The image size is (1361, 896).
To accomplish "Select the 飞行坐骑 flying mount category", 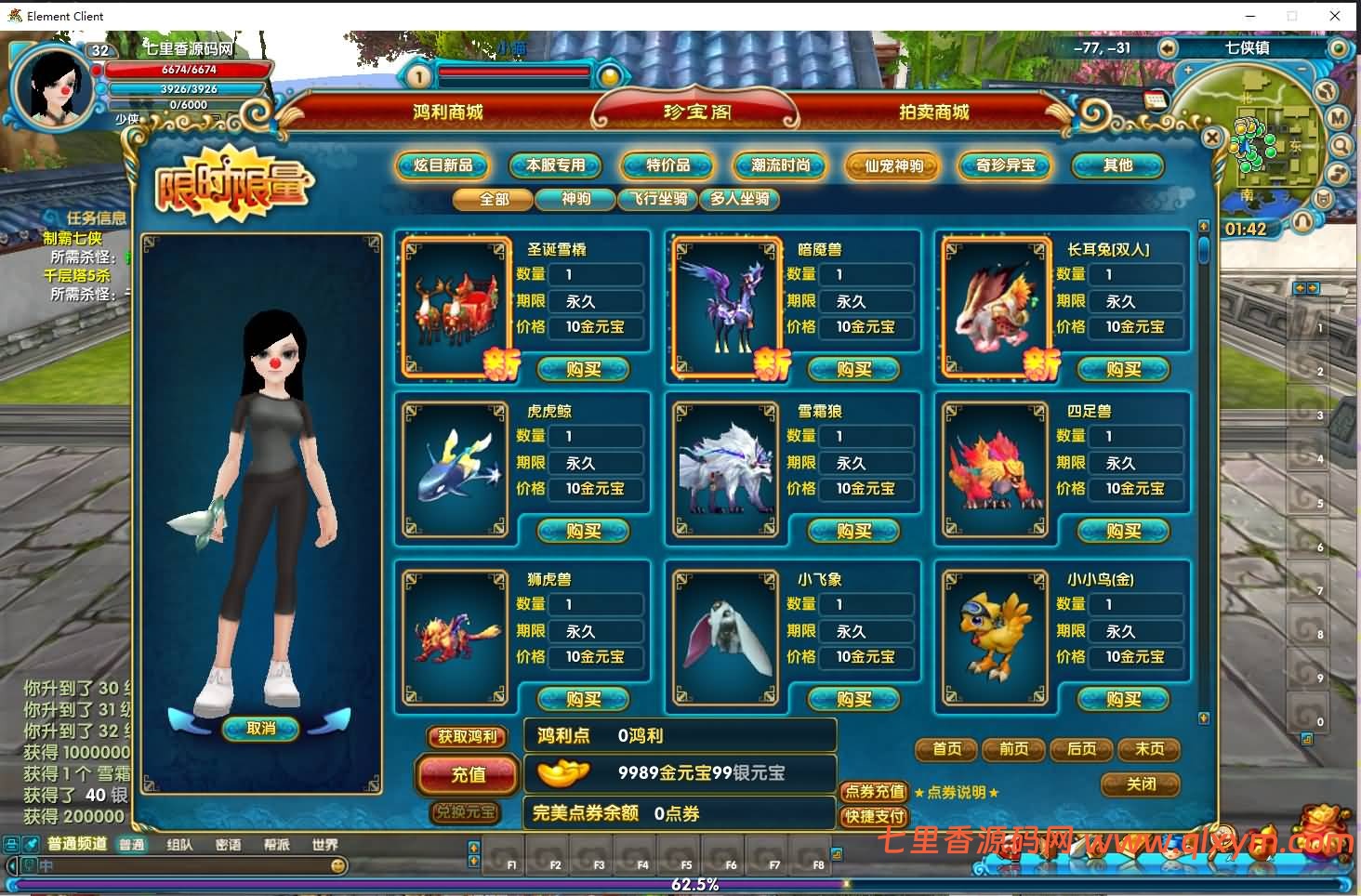I will pyautogui.click(x=658, y=200).
